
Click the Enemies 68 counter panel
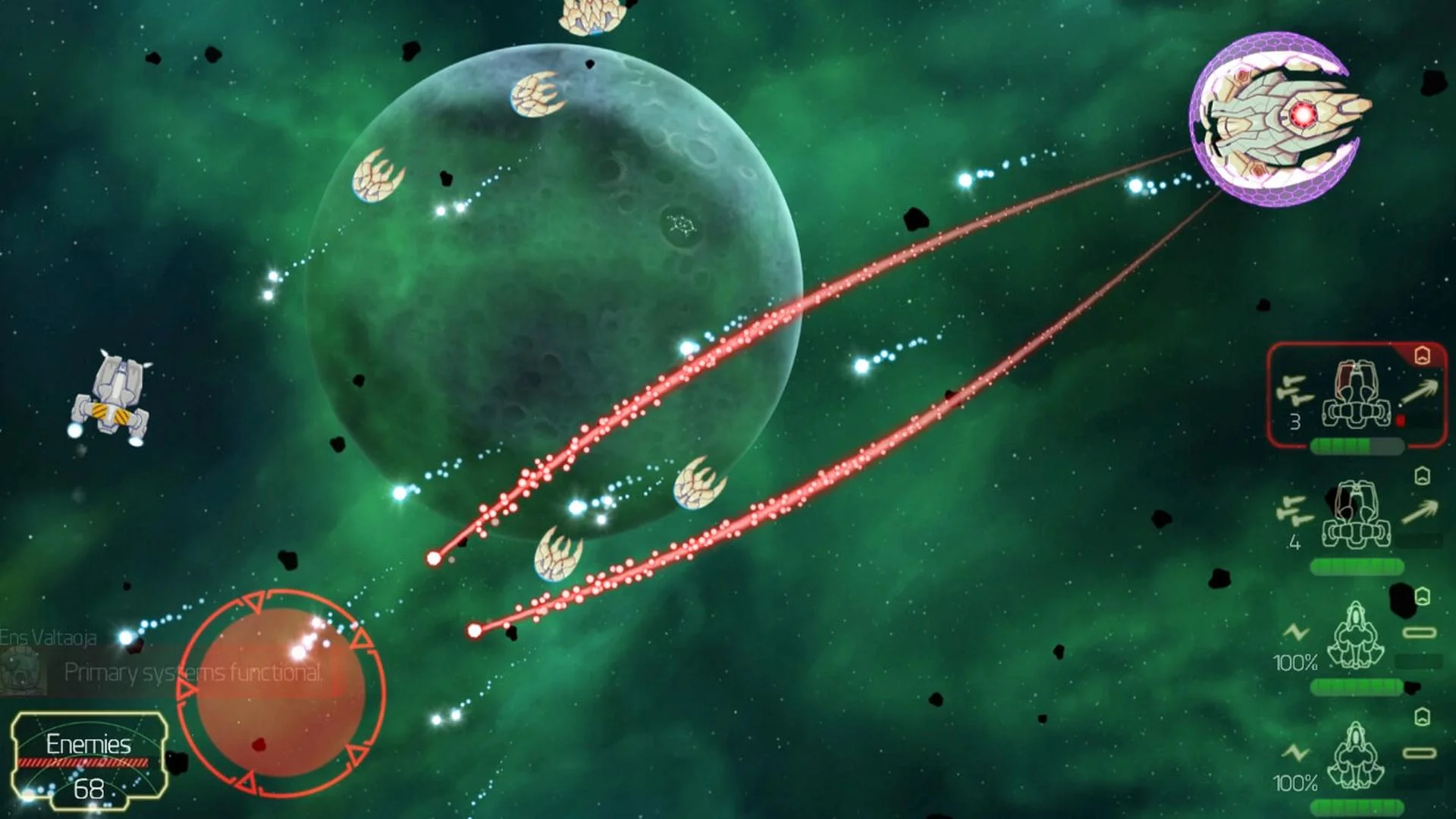click(x=89, y=761)
